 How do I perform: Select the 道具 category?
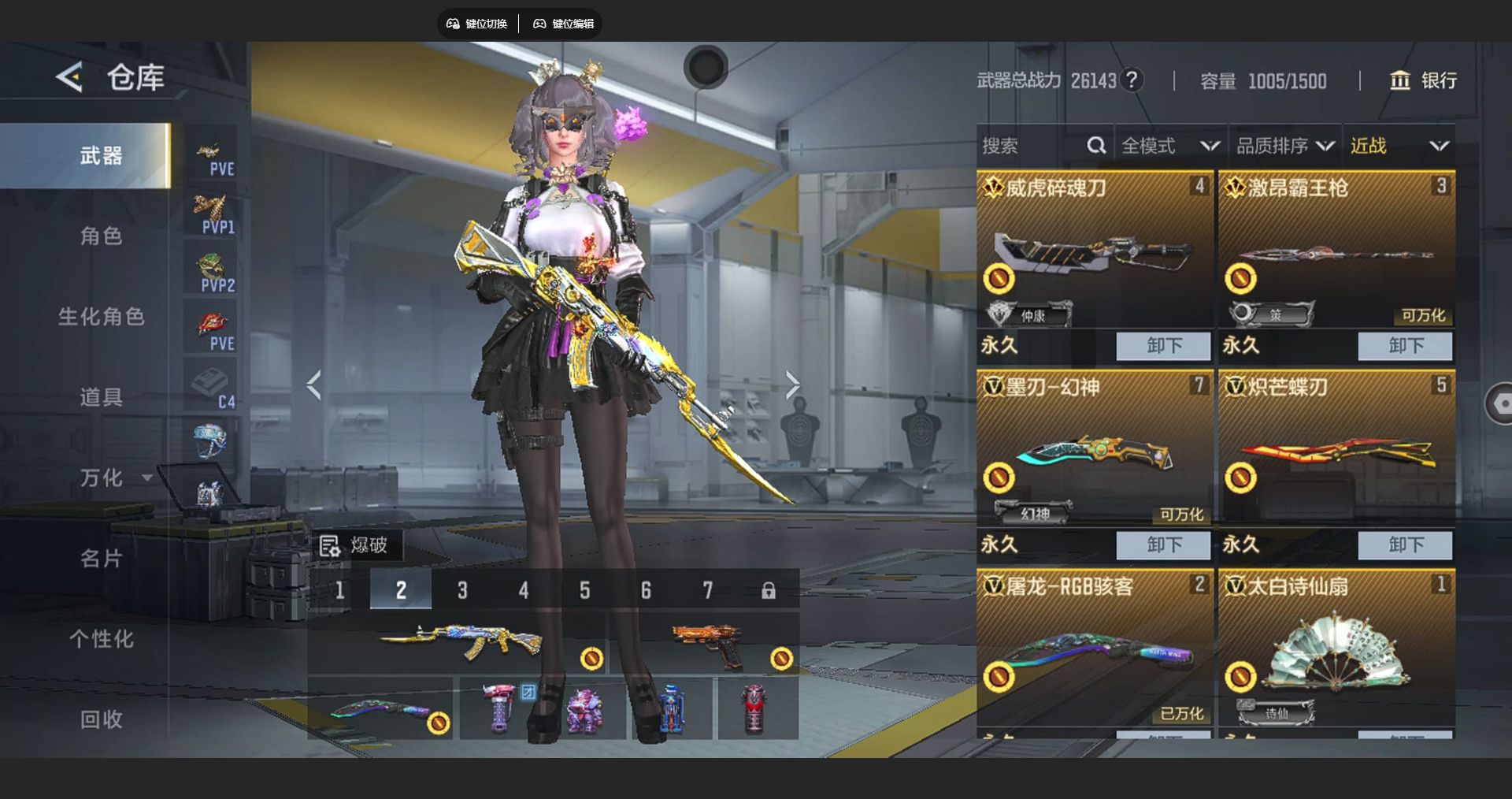click(x=101, y=397)
